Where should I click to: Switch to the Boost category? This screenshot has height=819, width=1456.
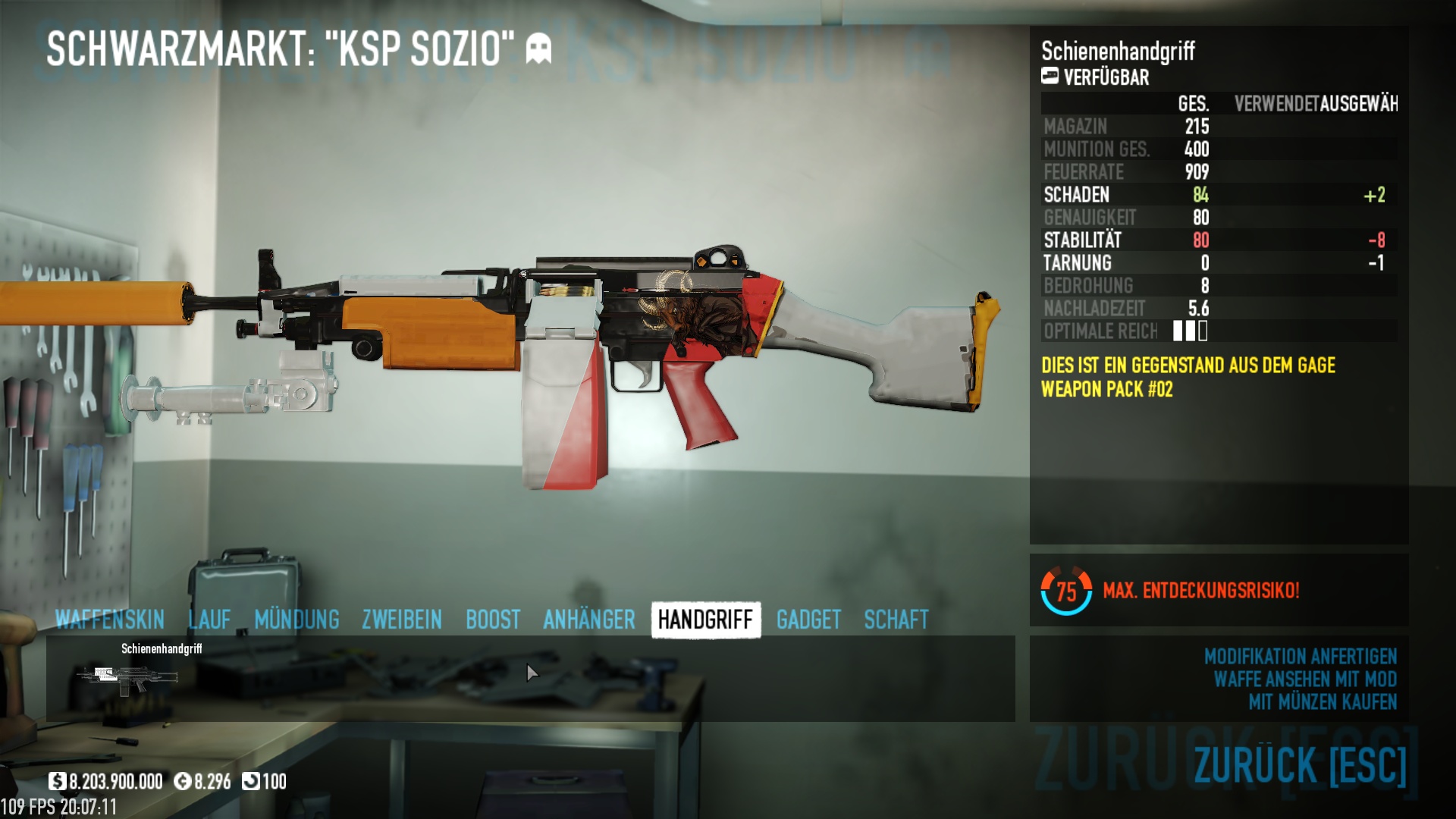pyautogui.click(x=493, y=620)
